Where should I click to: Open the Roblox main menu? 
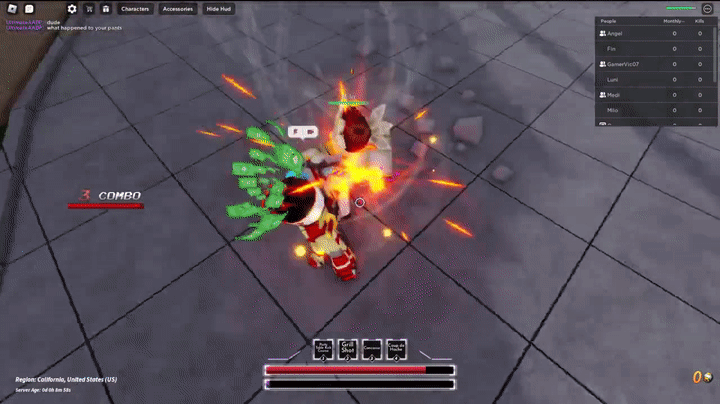tap(12, 9)
